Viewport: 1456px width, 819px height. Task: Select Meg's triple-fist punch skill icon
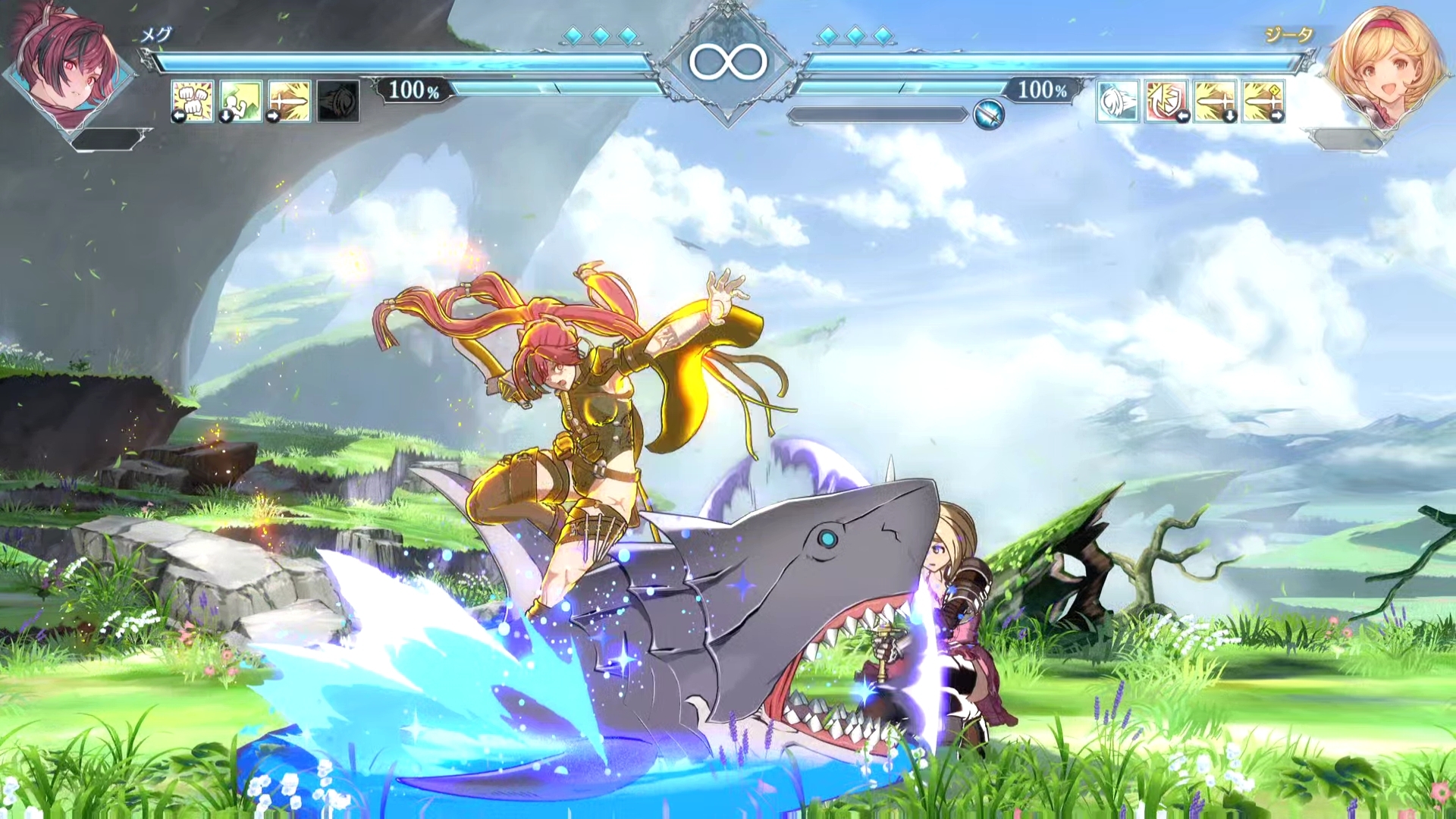193,101
